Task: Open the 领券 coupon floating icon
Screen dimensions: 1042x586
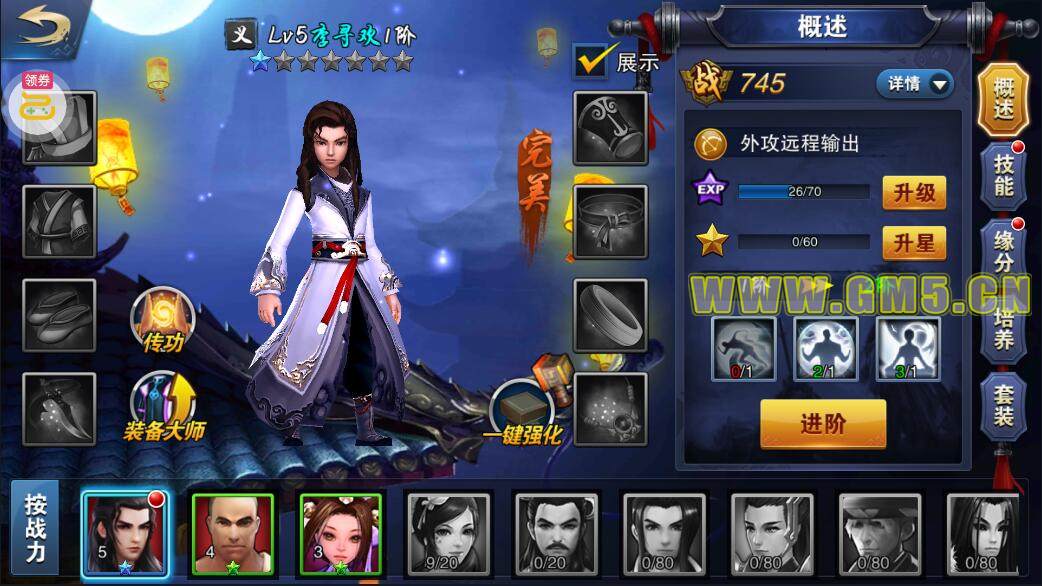Action: [x=39, y=100]
